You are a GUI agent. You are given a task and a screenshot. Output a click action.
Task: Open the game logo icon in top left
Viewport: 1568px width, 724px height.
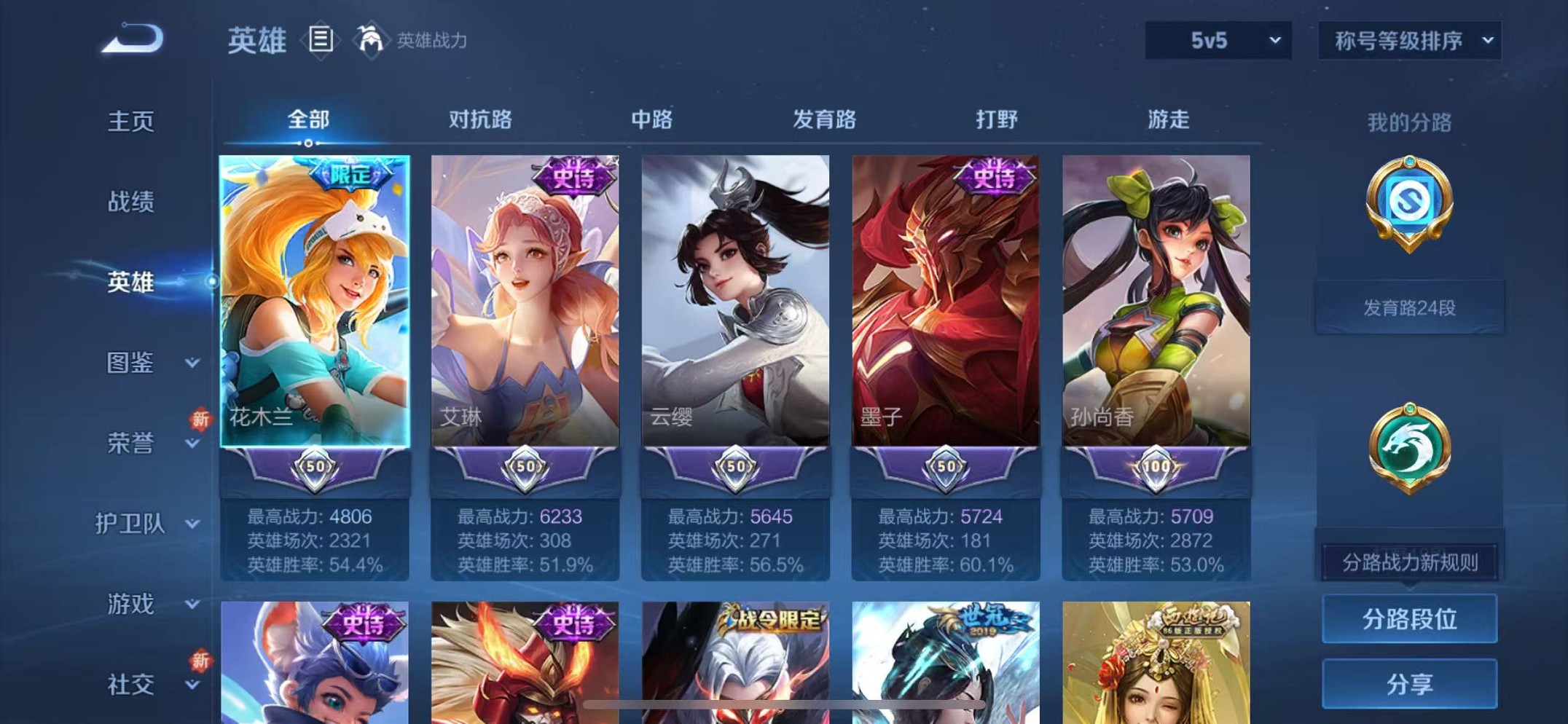pyautogui.click(x=131, y=36)
